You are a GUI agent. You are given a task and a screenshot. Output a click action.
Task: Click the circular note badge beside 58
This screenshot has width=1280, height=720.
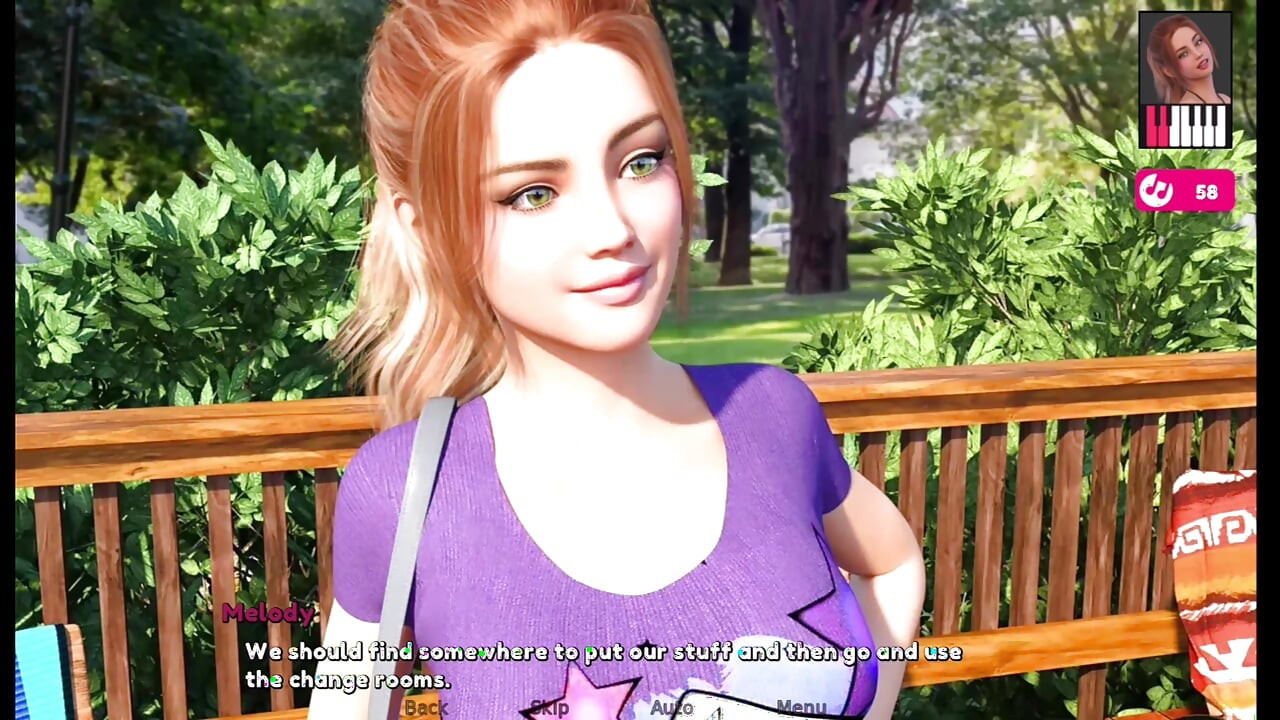pyautogui.click(x=1157, y=189)
